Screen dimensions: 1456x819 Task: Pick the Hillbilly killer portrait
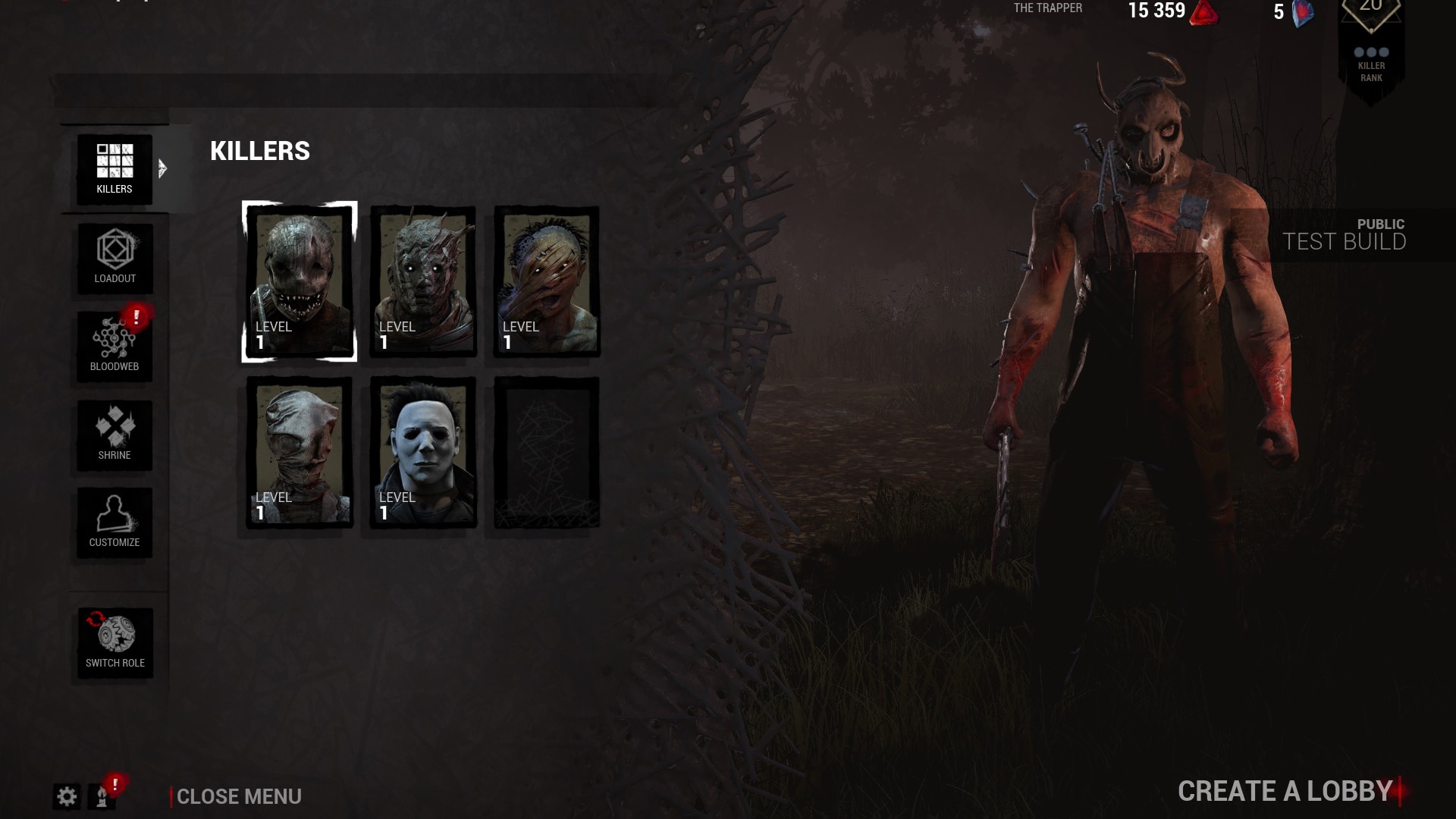click(x=547, y=281)
